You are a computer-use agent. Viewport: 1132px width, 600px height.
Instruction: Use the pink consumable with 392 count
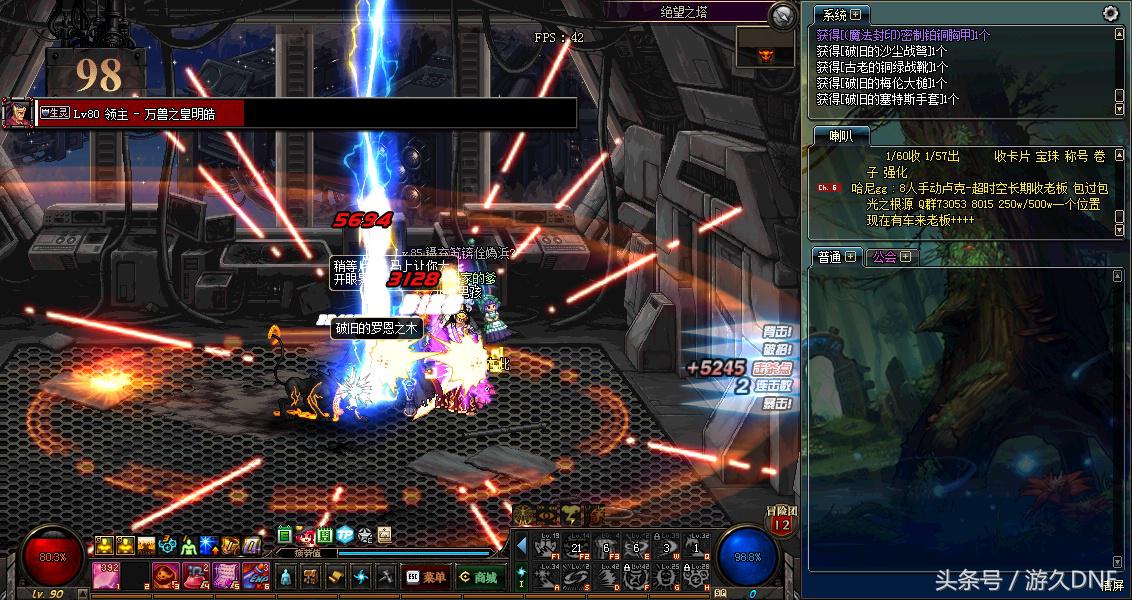pyautogui.click(x=107, y=575)
